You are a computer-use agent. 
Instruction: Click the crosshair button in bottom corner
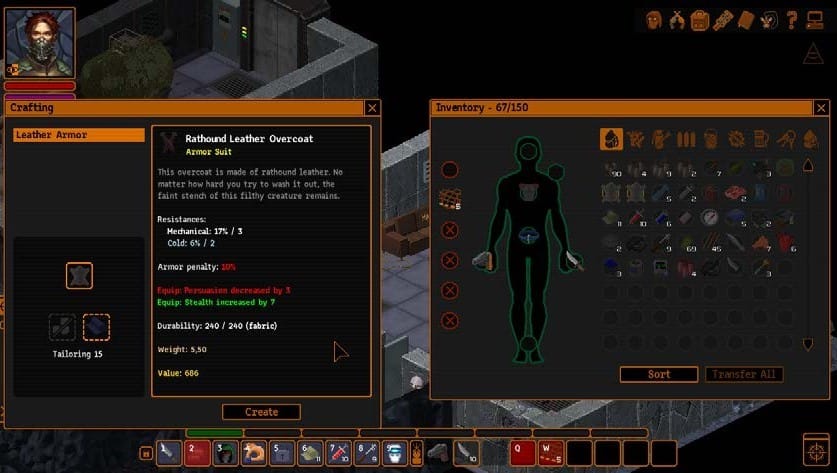tap(817, 448)
